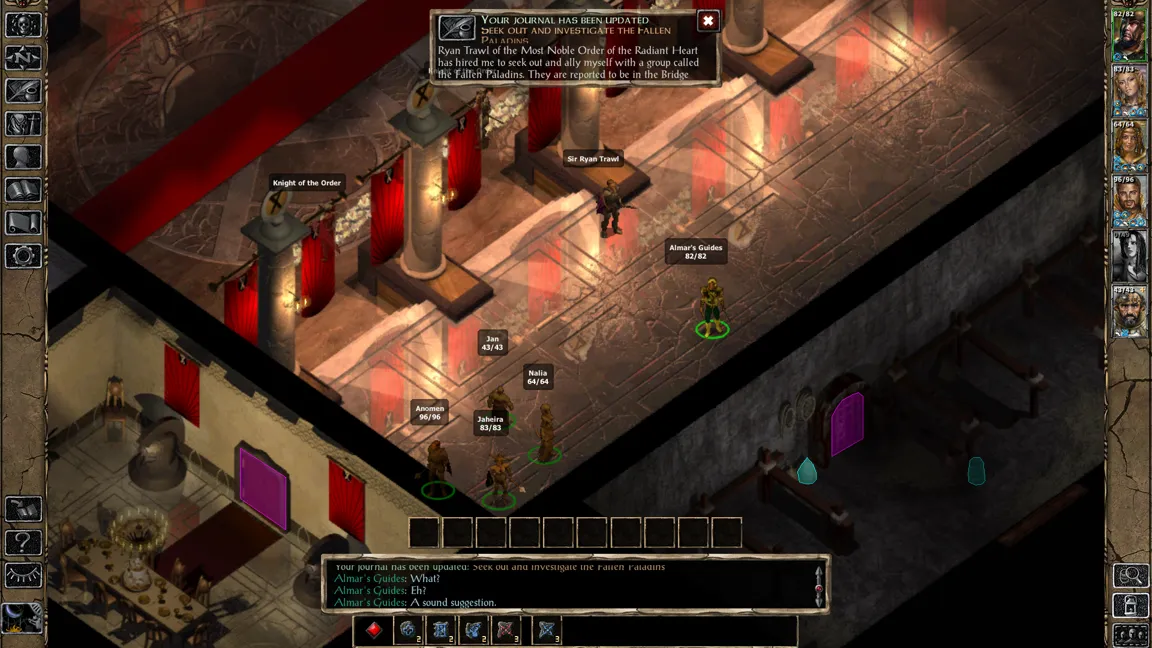Open the journal with the quill icon
The width and height of the screenshot is (1152, 648).
tap(23, 91)
